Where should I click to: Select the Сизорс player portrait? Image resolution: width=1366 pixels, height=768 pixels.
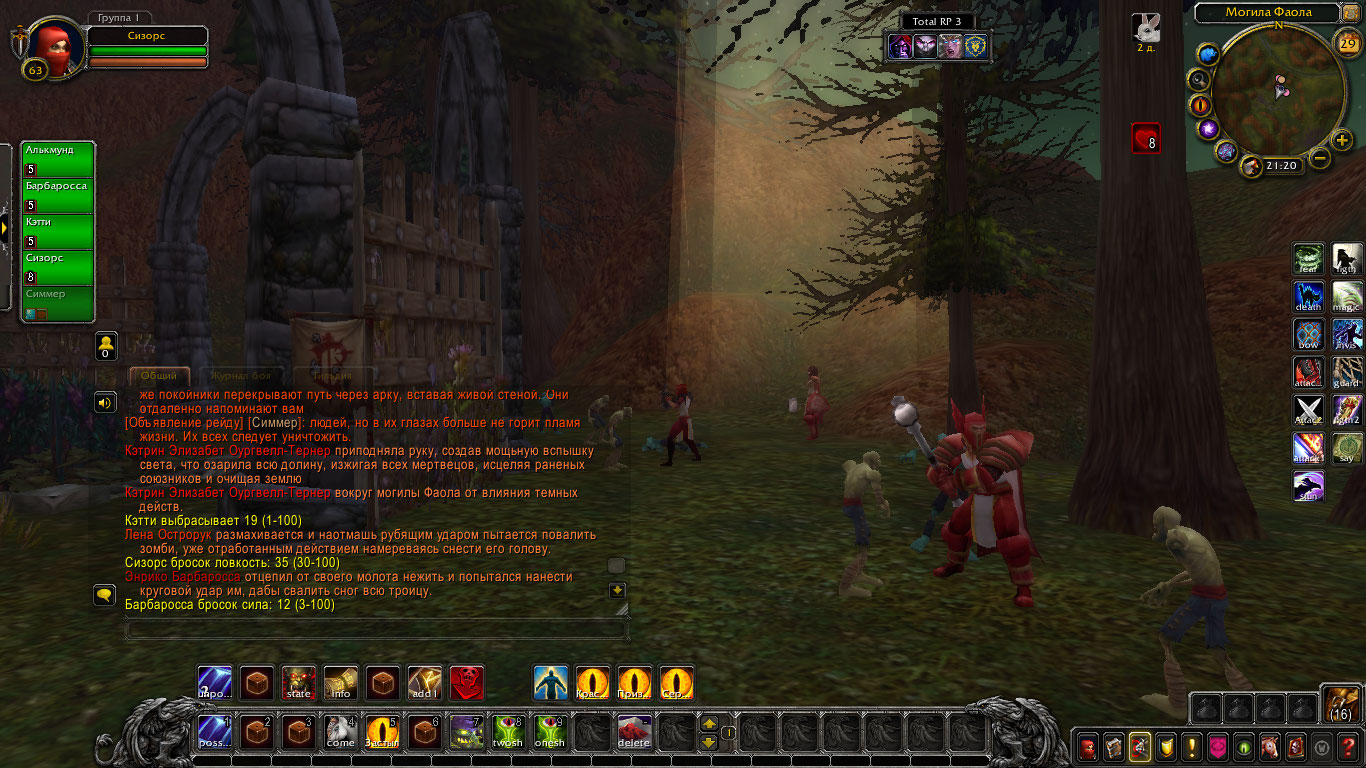[x=50, y=46]
